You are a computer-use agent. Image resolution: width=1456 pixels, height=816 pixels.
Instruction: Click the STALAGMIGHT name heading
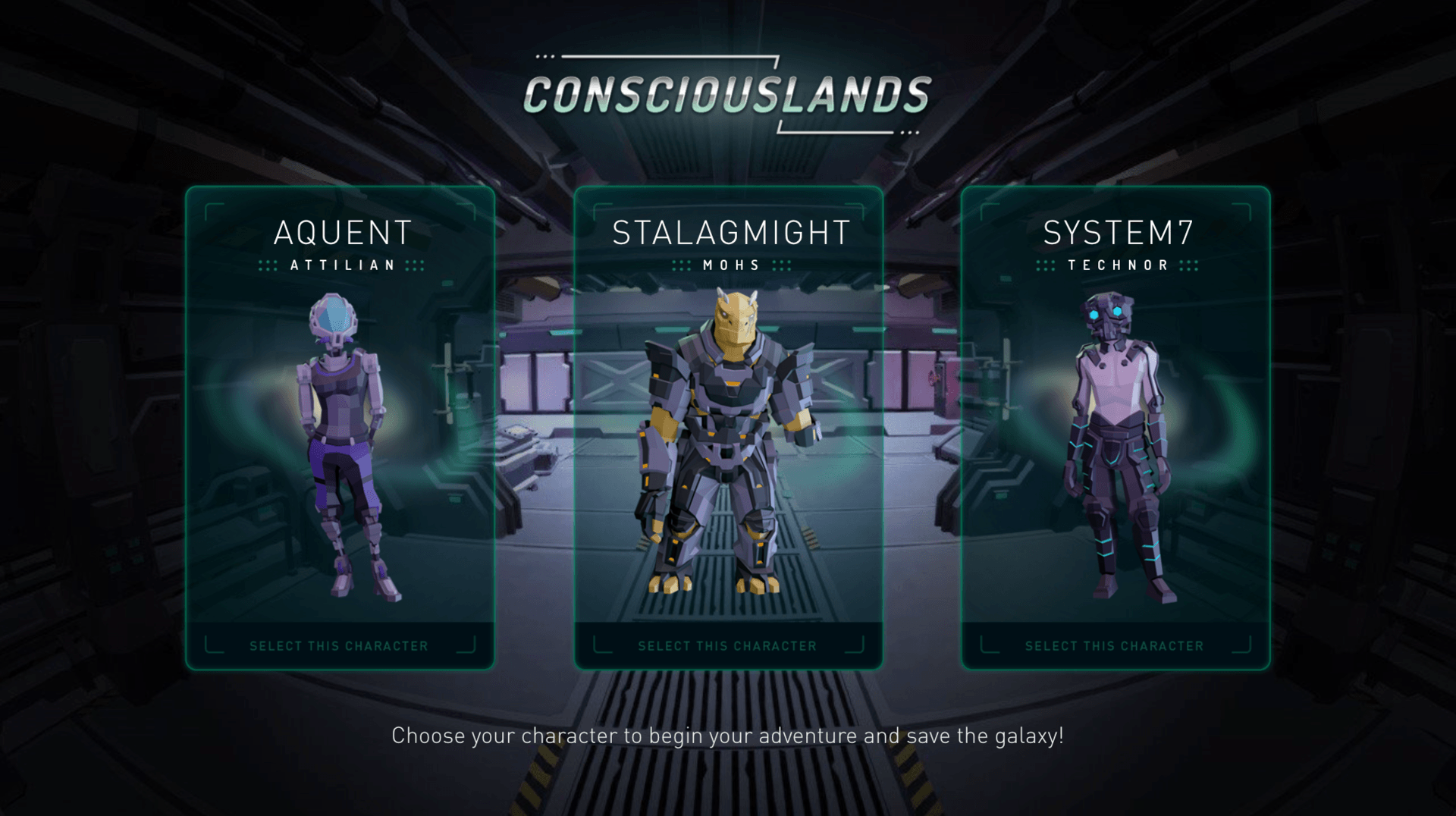(x=730, y=233)
